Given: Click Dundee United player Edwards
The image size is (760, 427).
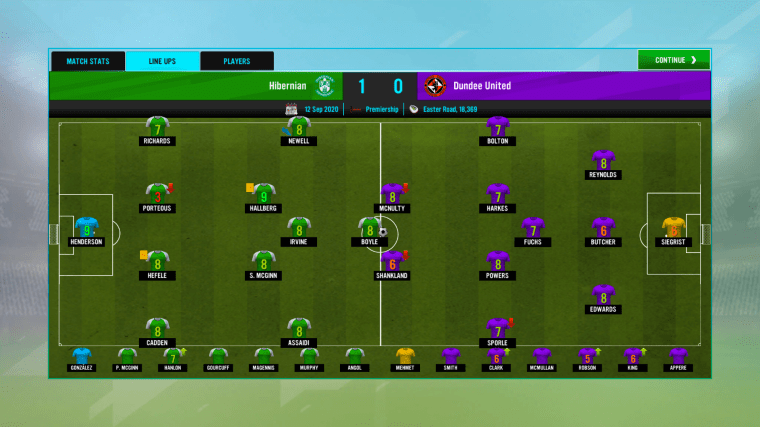Looking at the screenshot, I should point(602,296).
